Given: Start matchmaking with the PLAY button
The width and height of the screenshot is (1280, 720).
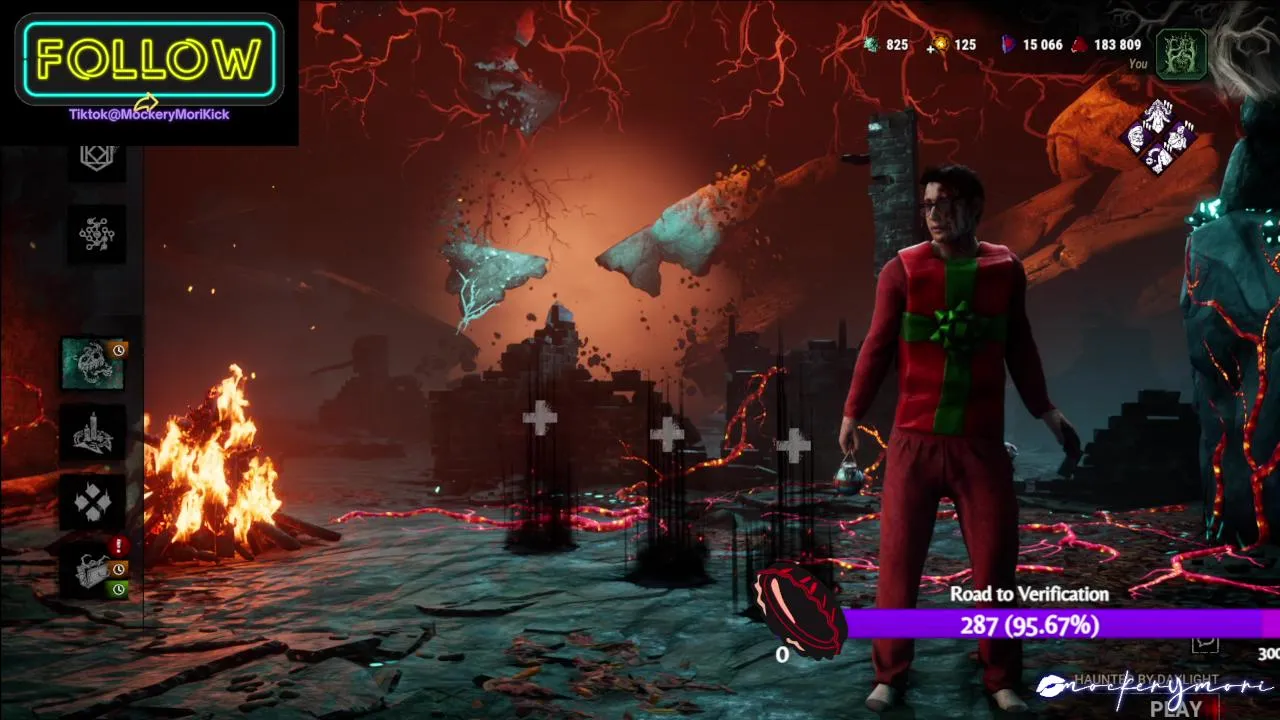Looking at the screenshot, I should (1176, 708).
